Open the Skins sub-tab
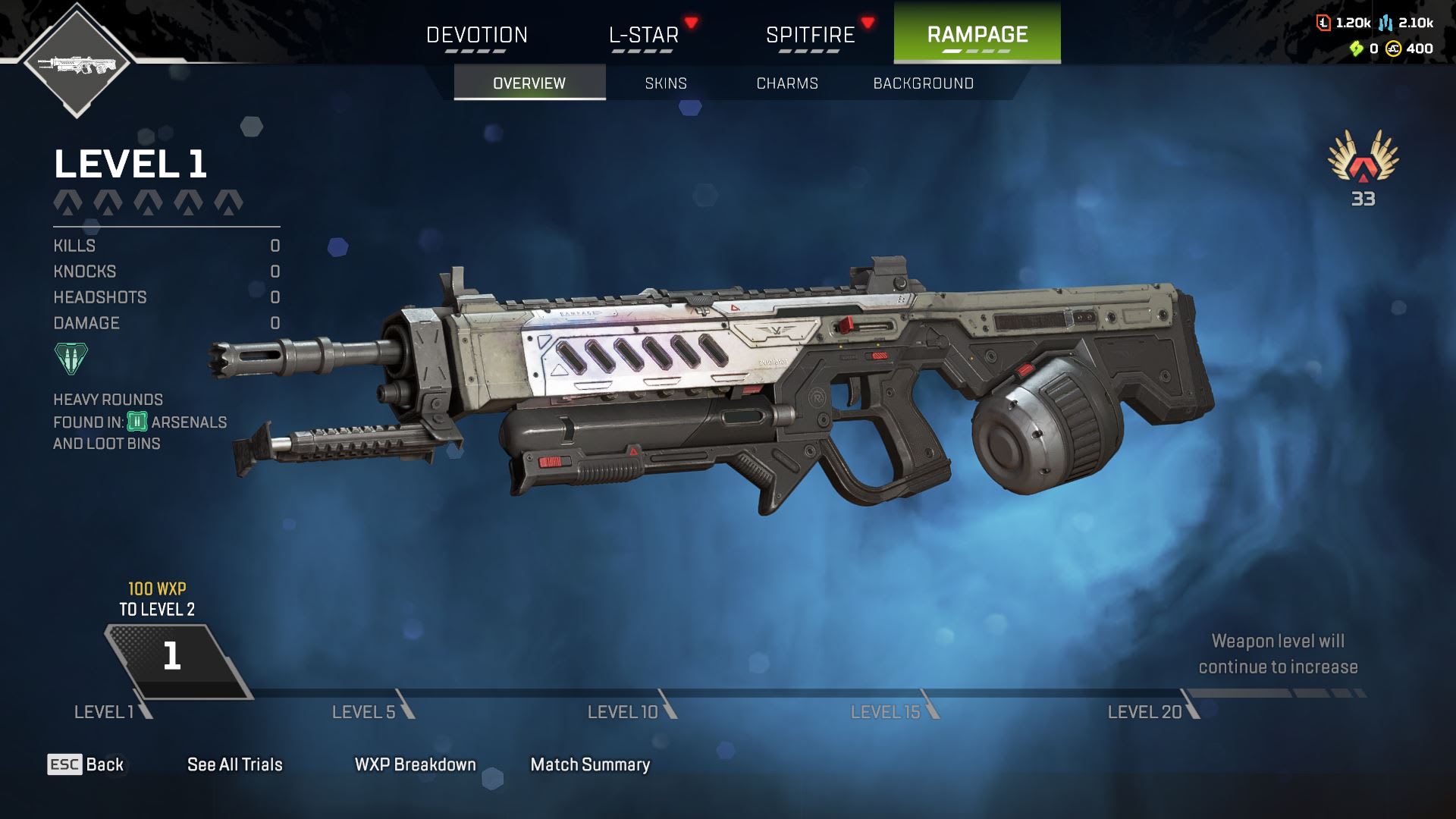This screenshot has width=1456, height=819. (666, 83)
